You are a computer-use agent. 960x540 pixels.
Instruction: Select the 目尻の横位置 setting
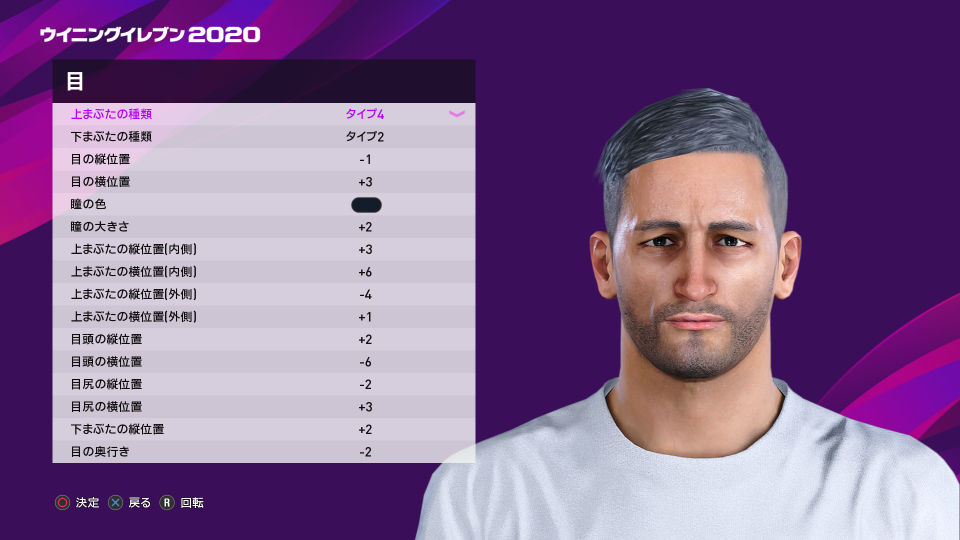pyautogui.click(x=263, y=407)
